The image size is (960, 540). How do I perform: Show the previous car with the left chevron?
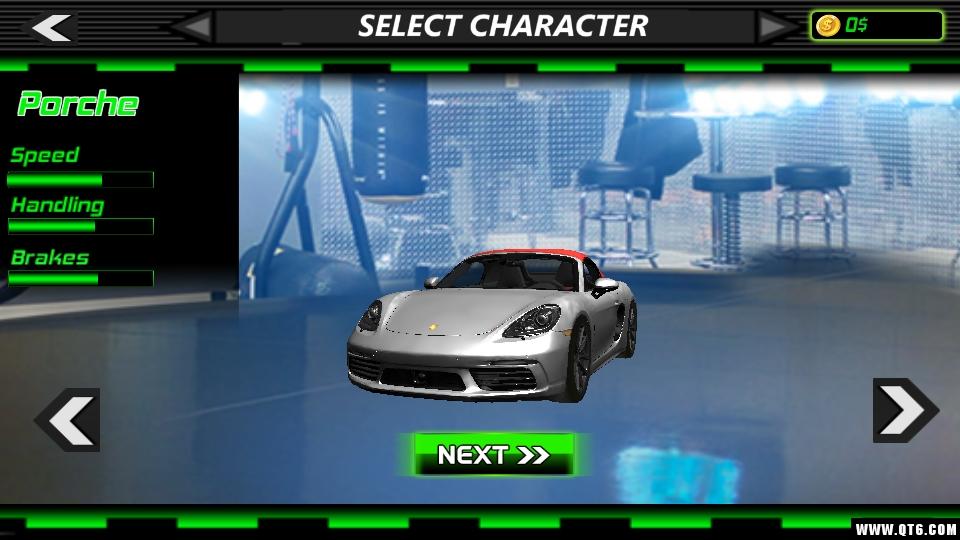pos(69,419)
